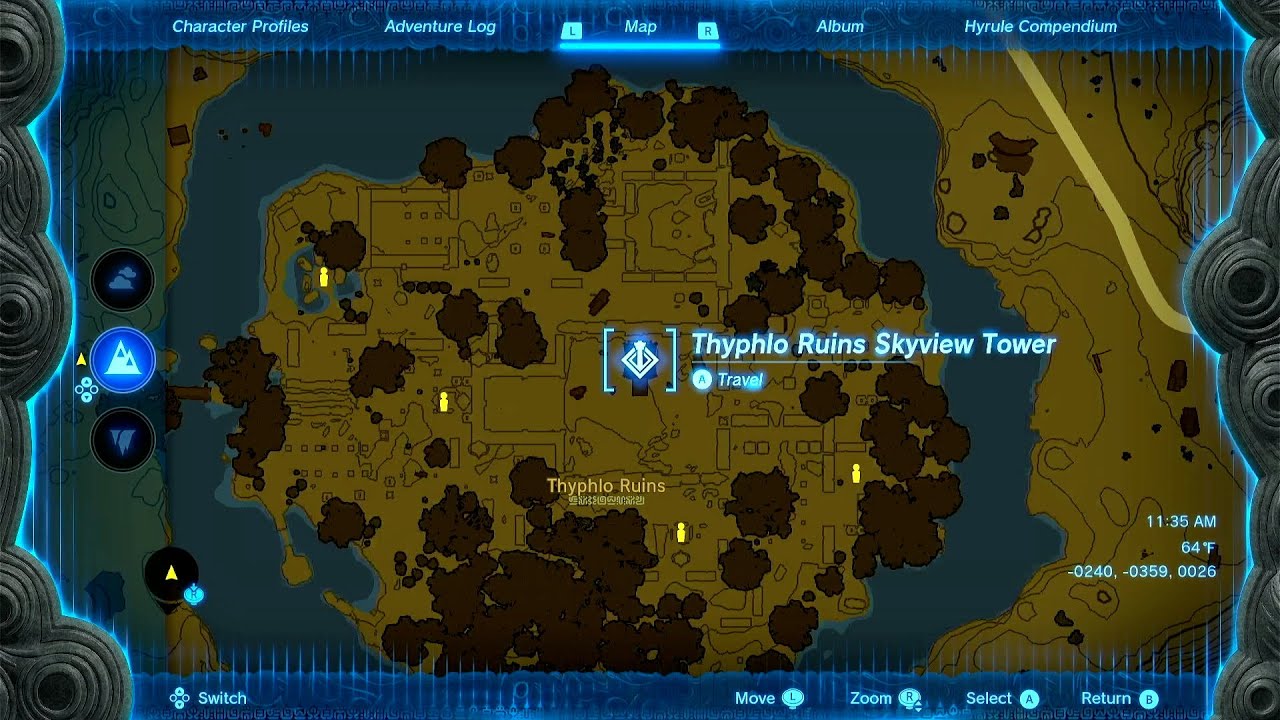Click the D-pad Switch icon in bottom bar
This screenshot has width=1280, height=720.
click(180, 697)
